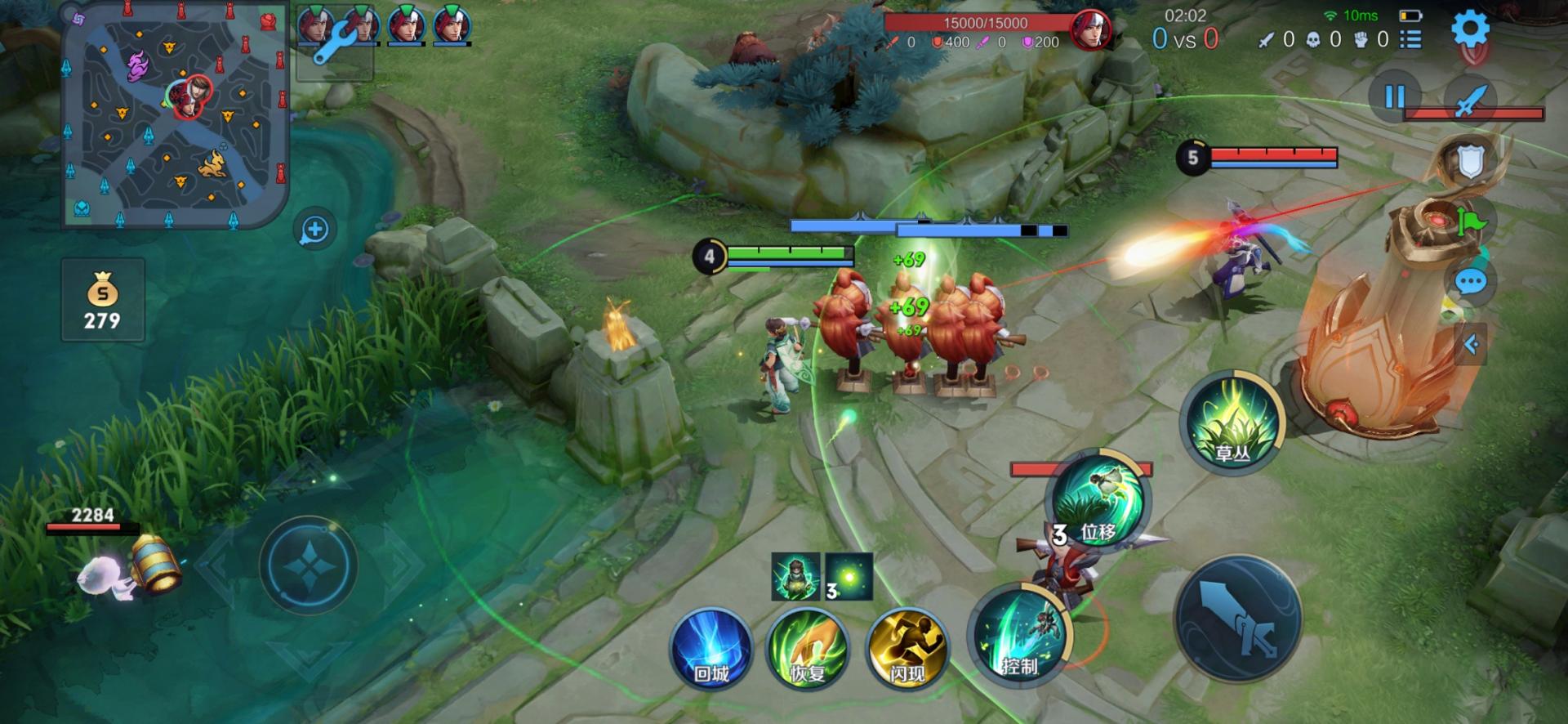The height and width of the screenshot is (724, 1568).
Task: Send the green flag rally signal
Action: pyautogui.click(x=1472, y=221)
